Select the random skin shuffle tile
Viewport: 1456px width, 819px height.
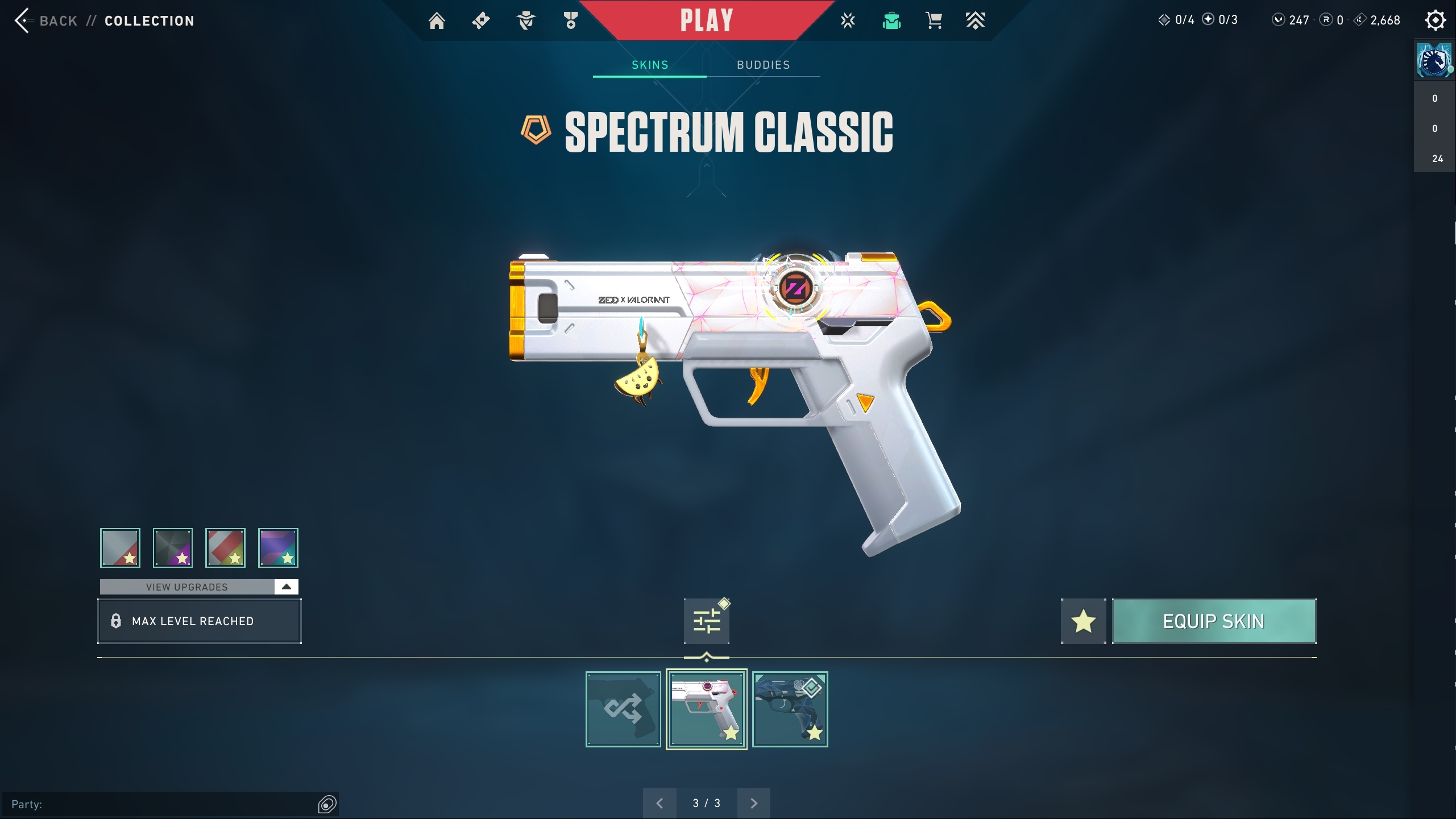coord(623,709)
